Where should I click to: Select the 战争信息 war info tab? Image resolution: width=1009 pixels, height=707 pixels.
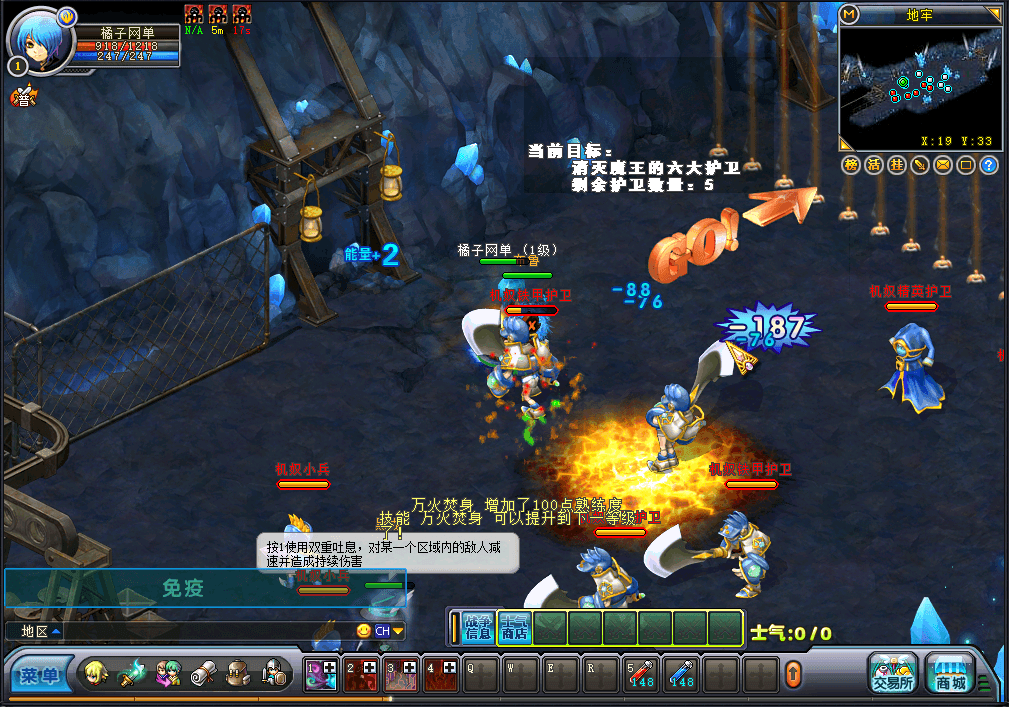click(478, 627)
